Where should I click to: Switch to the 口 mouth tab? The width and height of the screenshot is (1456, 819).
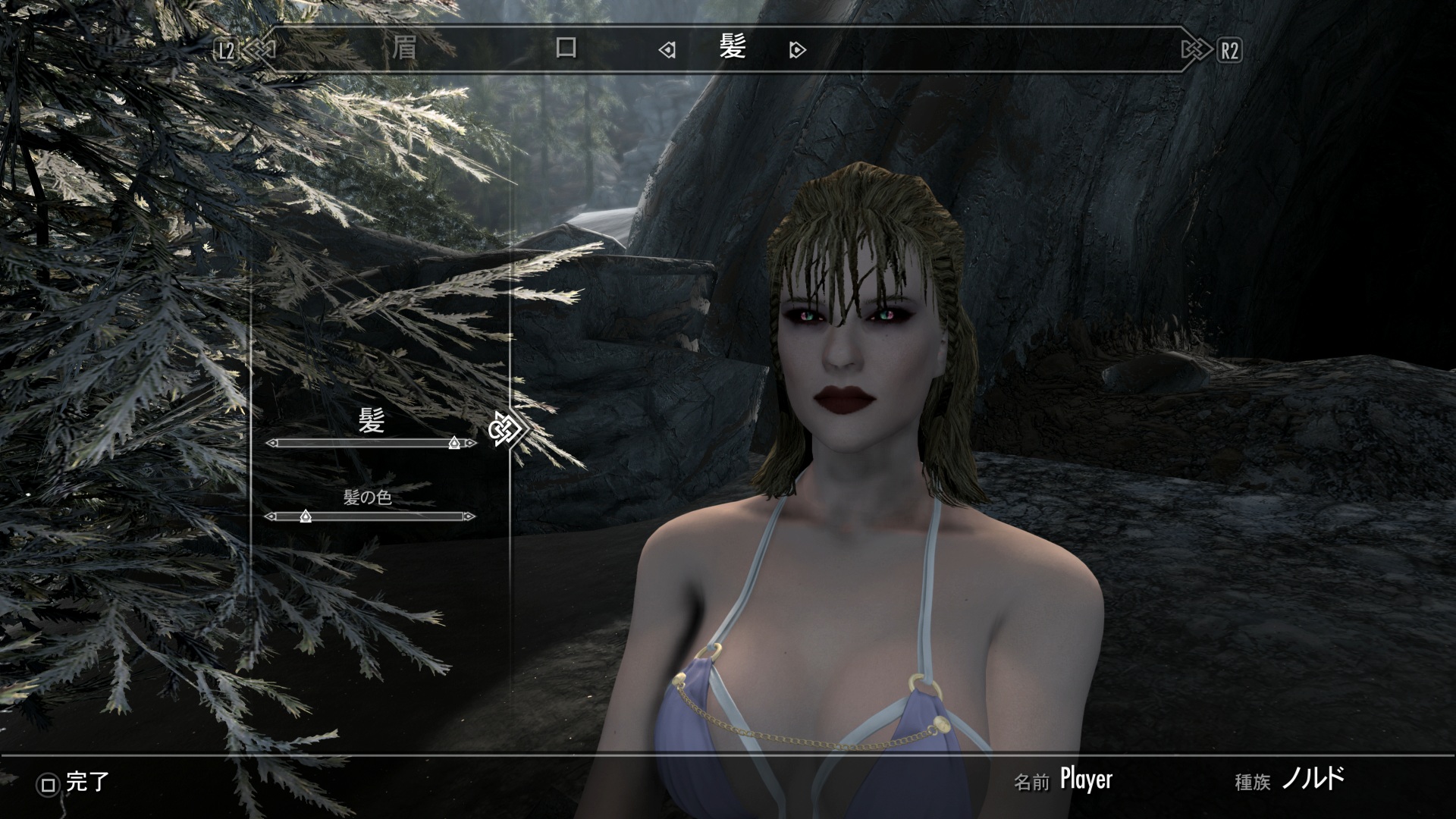[x=566, y=49]
